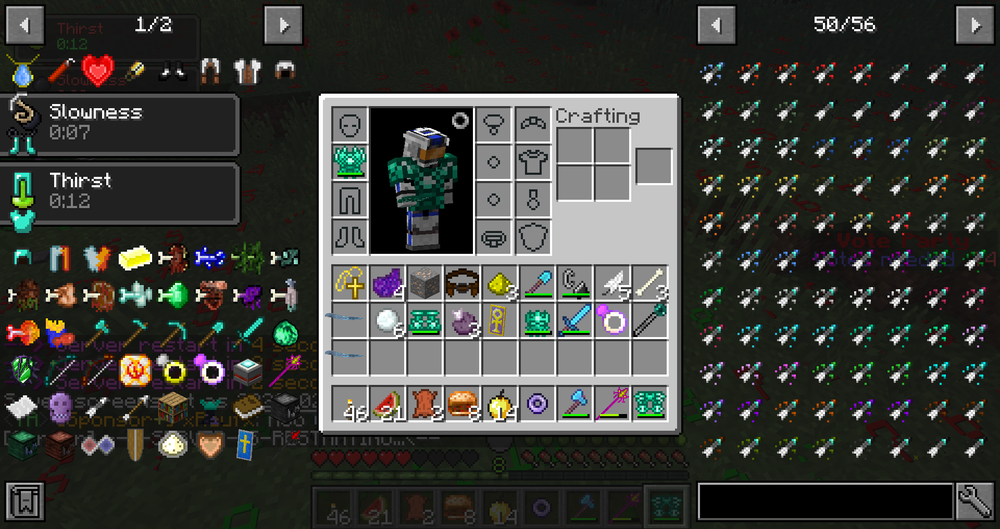Select the axe in the hotbar

574,403
